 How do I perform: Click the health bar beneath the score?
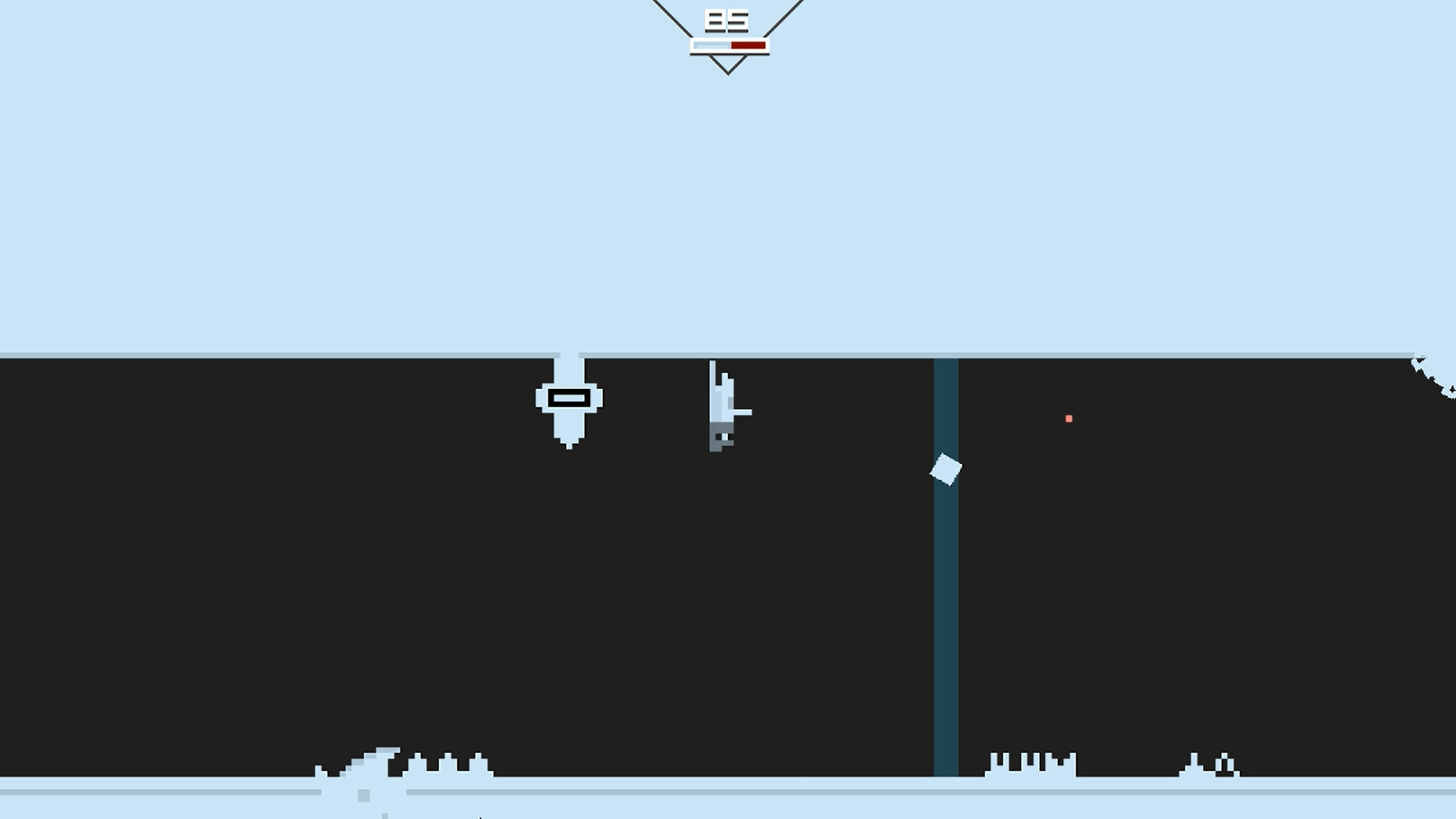726,45
